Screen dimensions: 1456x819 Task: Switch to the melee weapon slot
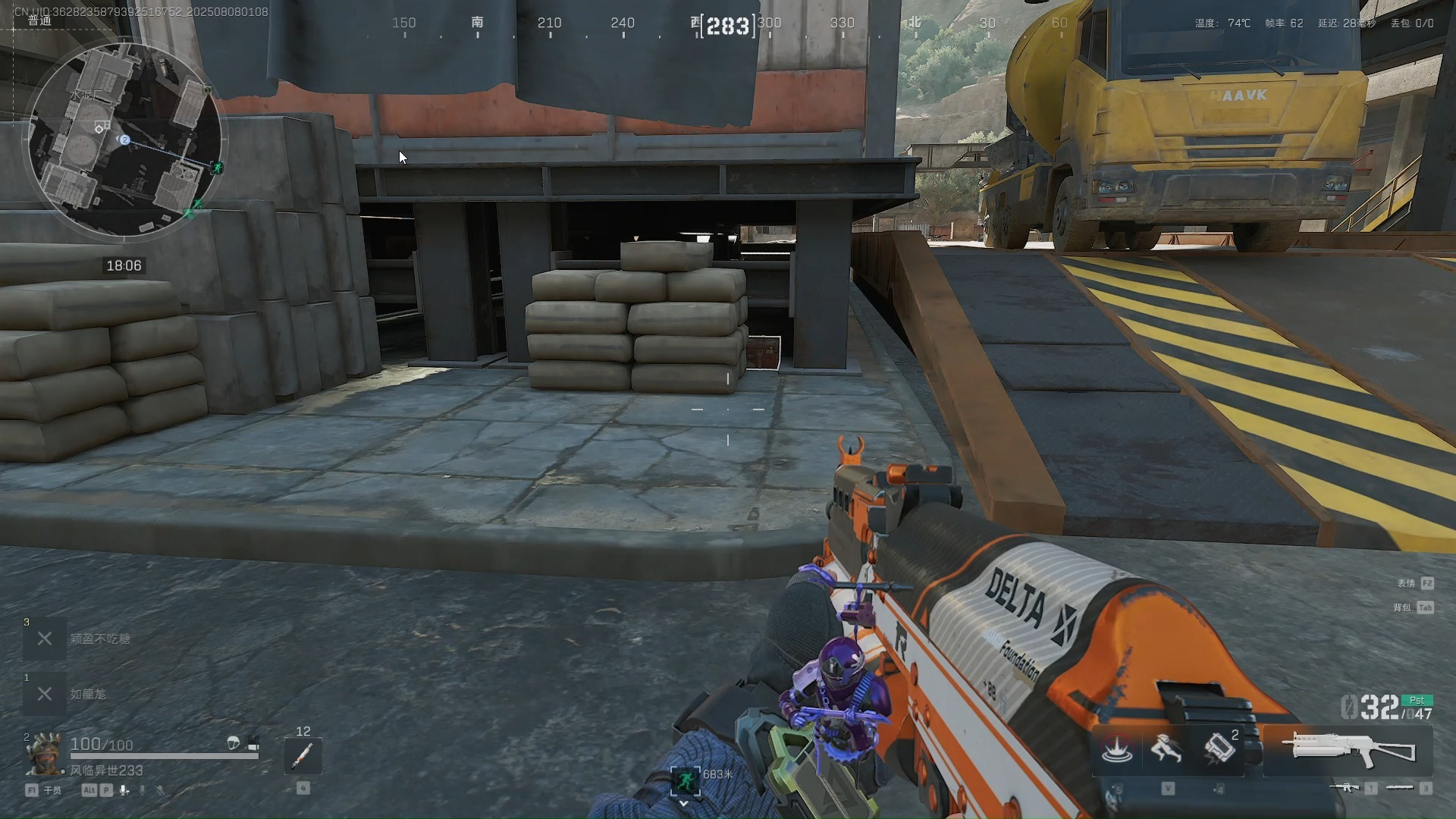pos(1400,788)
